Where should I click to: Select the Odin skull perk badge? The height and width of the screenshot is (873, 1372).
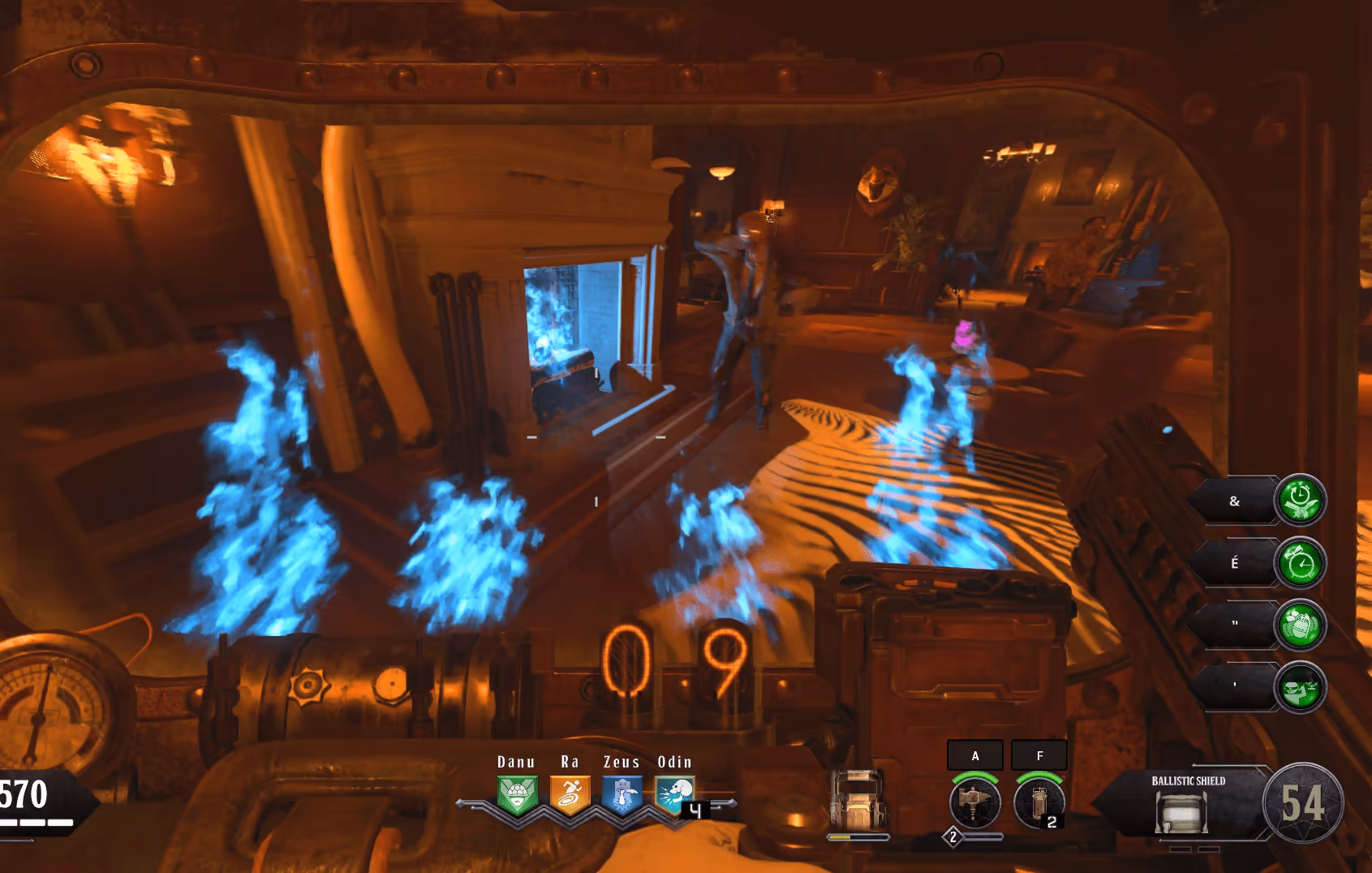point(674,794)
